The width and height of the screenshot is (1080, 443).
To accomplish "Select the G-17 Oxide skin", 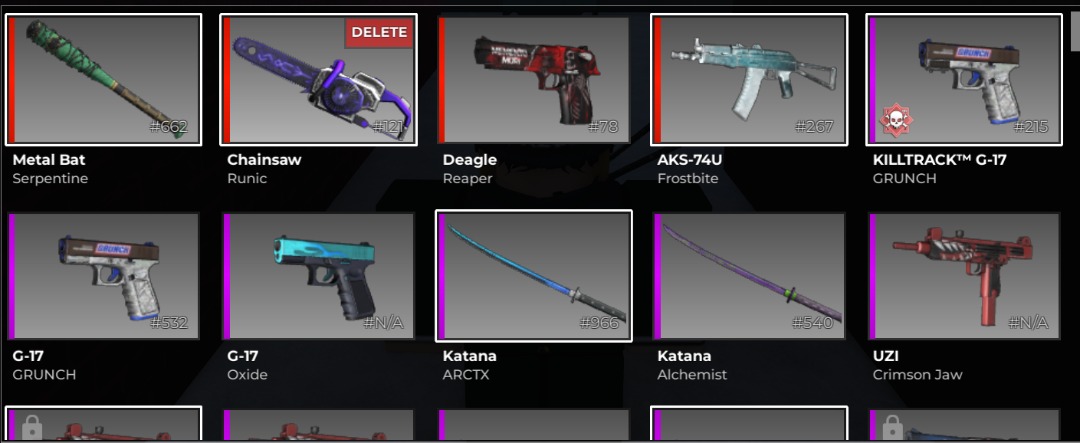I will pyautogui.click(x=318, y=275).
